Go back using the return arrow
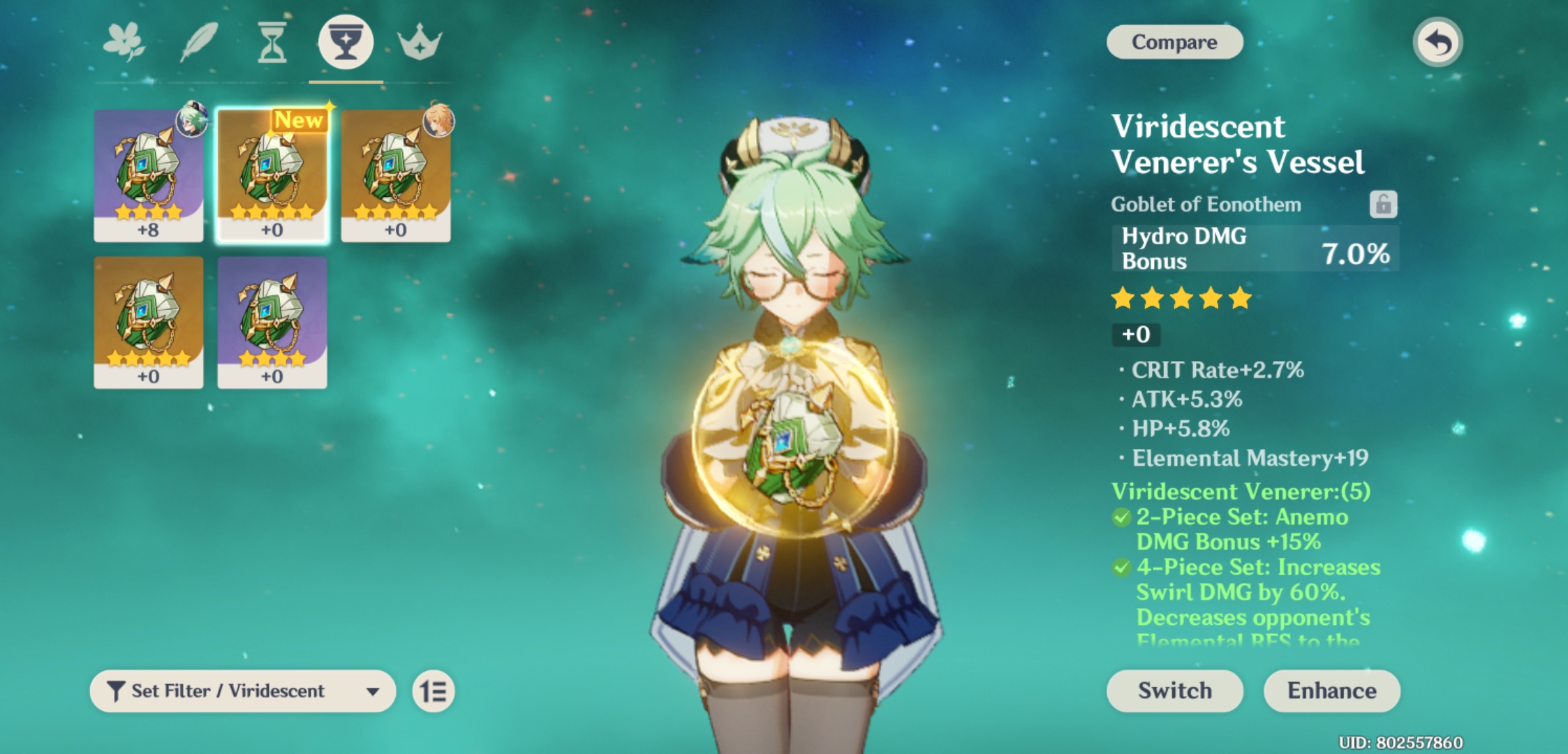 tap(1437, 43)
